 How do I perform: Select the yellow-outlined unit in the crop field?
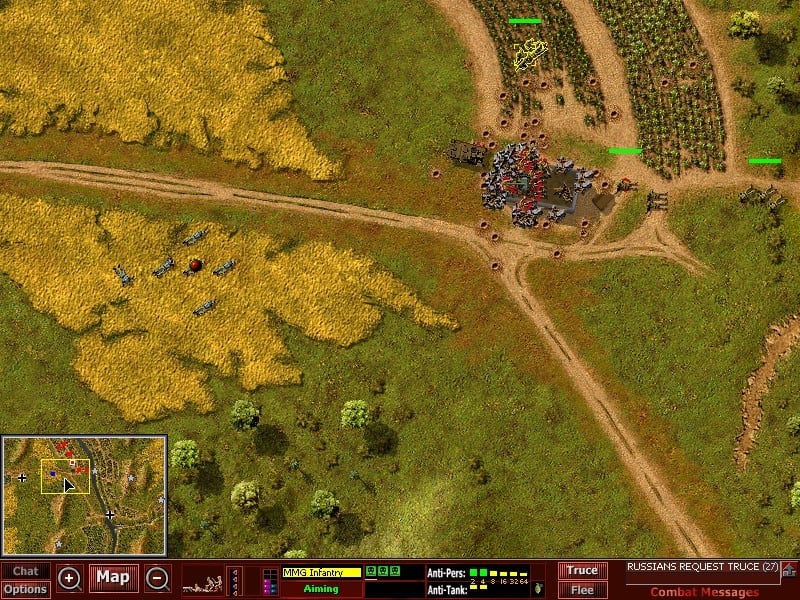click(x=530, y=52)
